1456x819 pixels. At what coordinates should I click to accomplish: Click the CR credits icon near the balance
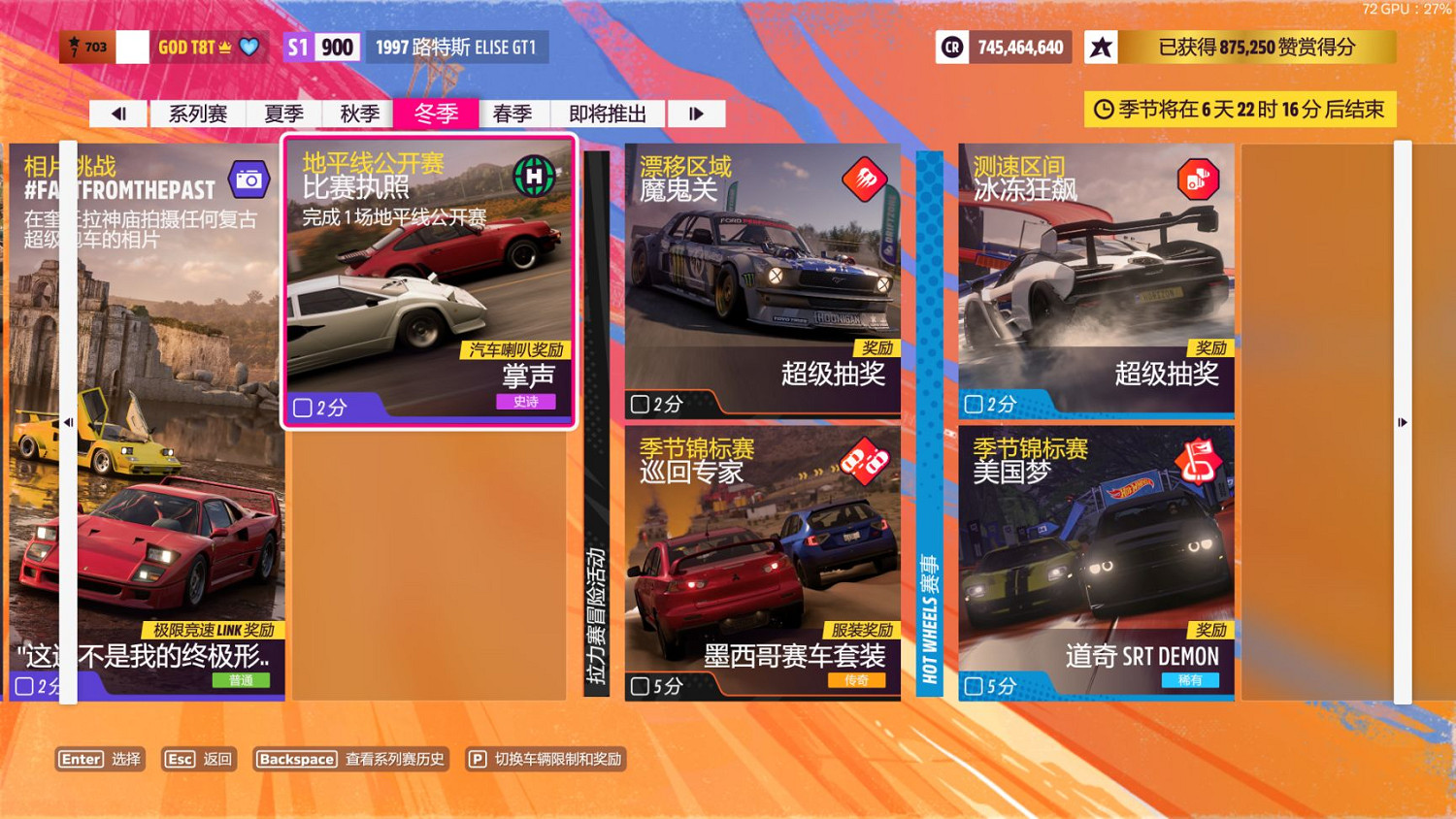point(953,47)
